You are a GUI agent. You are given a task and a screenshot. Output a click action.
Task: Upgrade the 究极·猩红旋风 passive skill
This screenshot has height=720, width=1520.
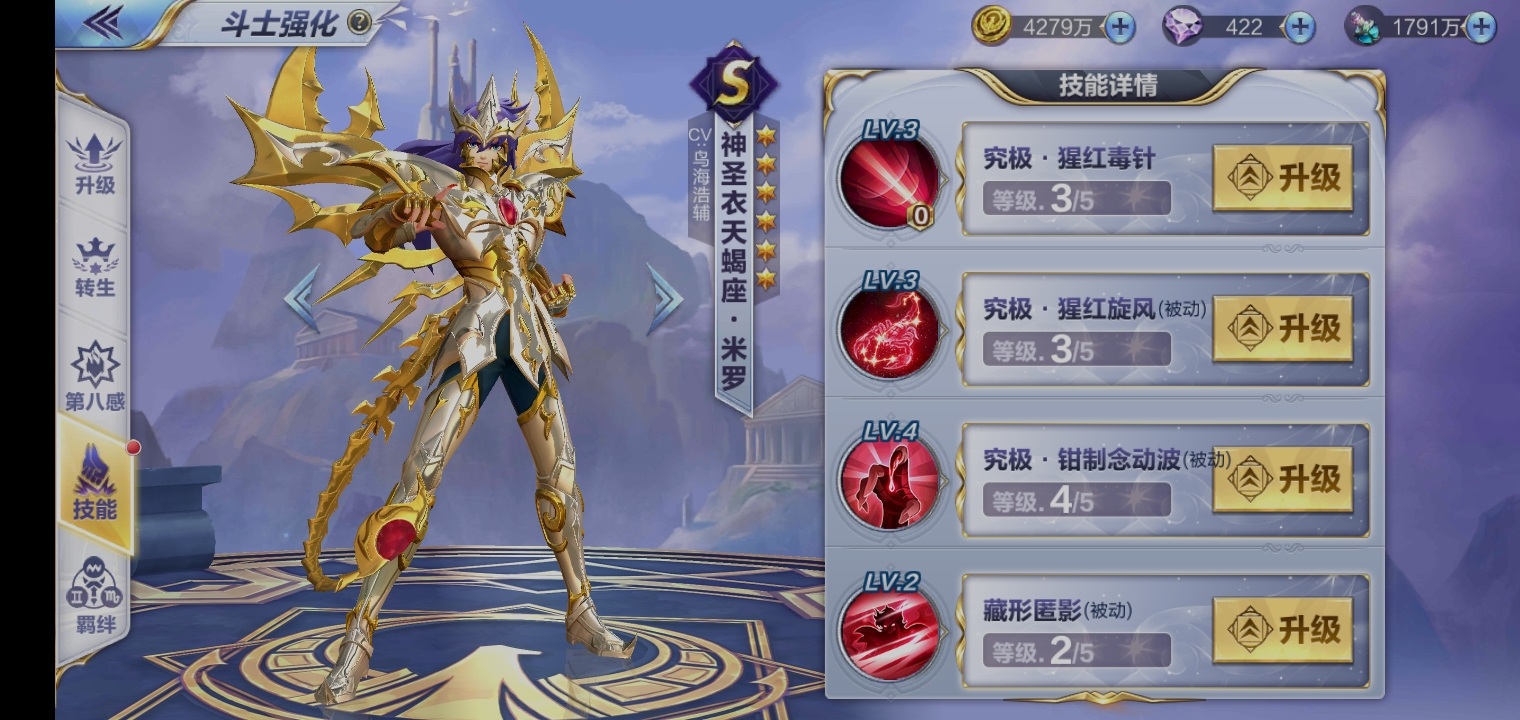click(x=1282, y=328)
